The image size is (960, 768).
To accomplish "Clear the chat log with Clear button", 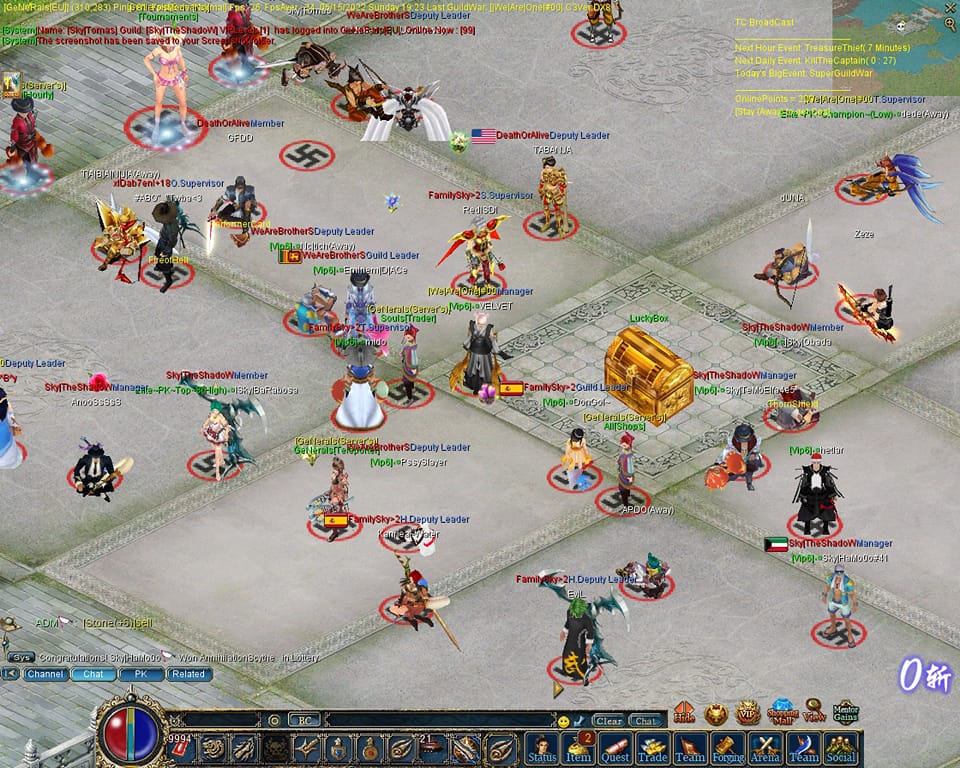I will (x=607, y=720).
